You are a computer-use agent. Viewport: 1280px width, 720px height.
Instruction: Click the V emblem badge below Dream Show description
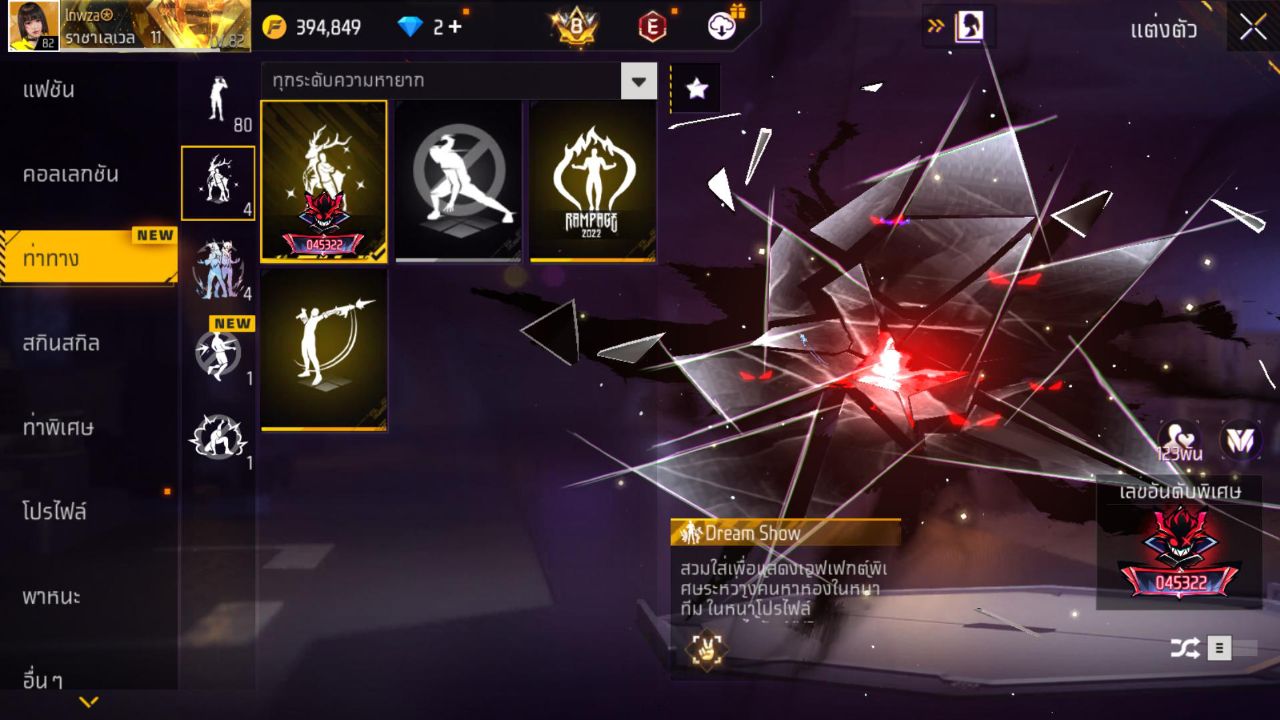709,652
